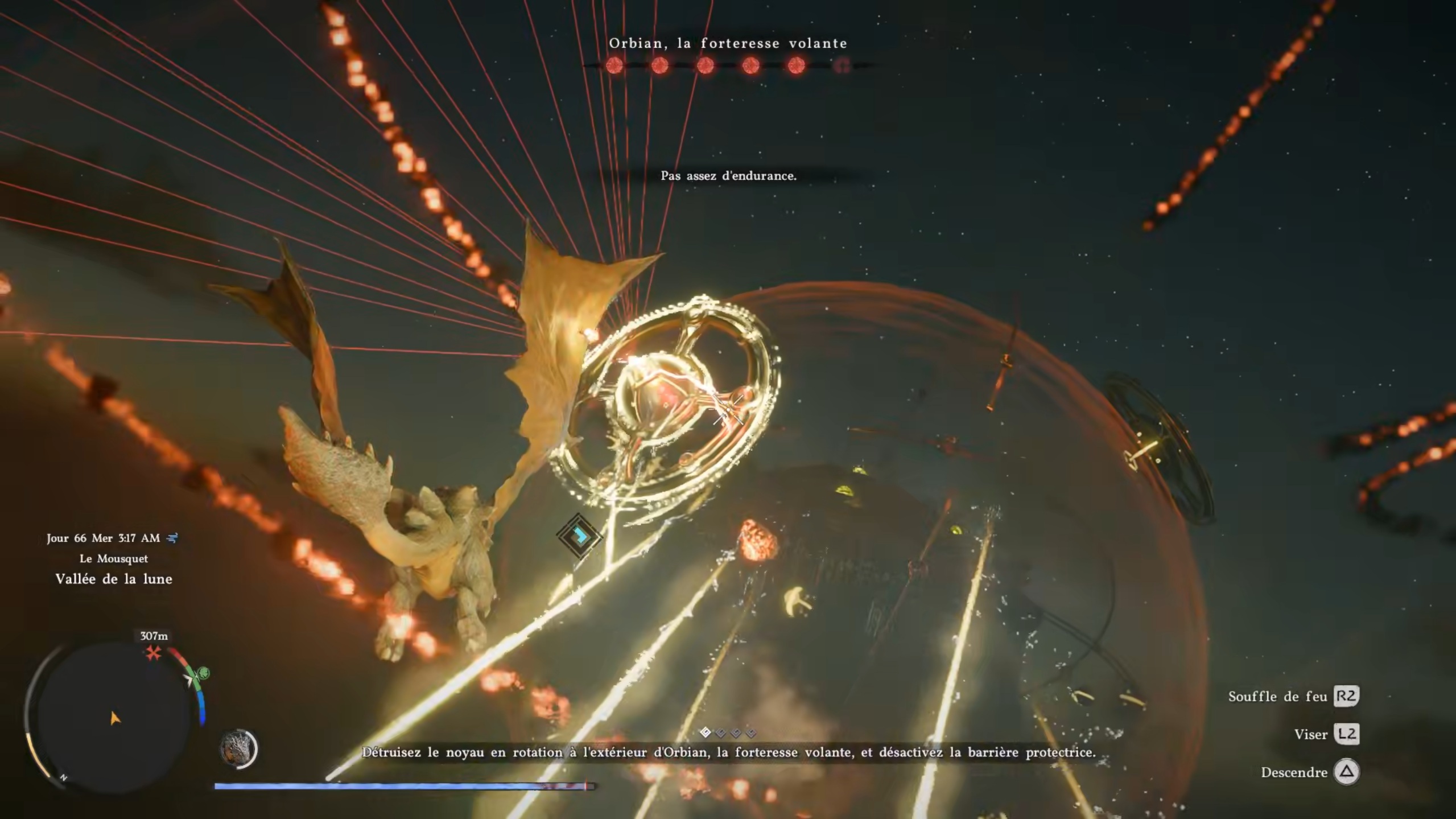The image size is (1456, 819).
Task: Click the red enemy marker on minimap
Action: tap(153, 653)
